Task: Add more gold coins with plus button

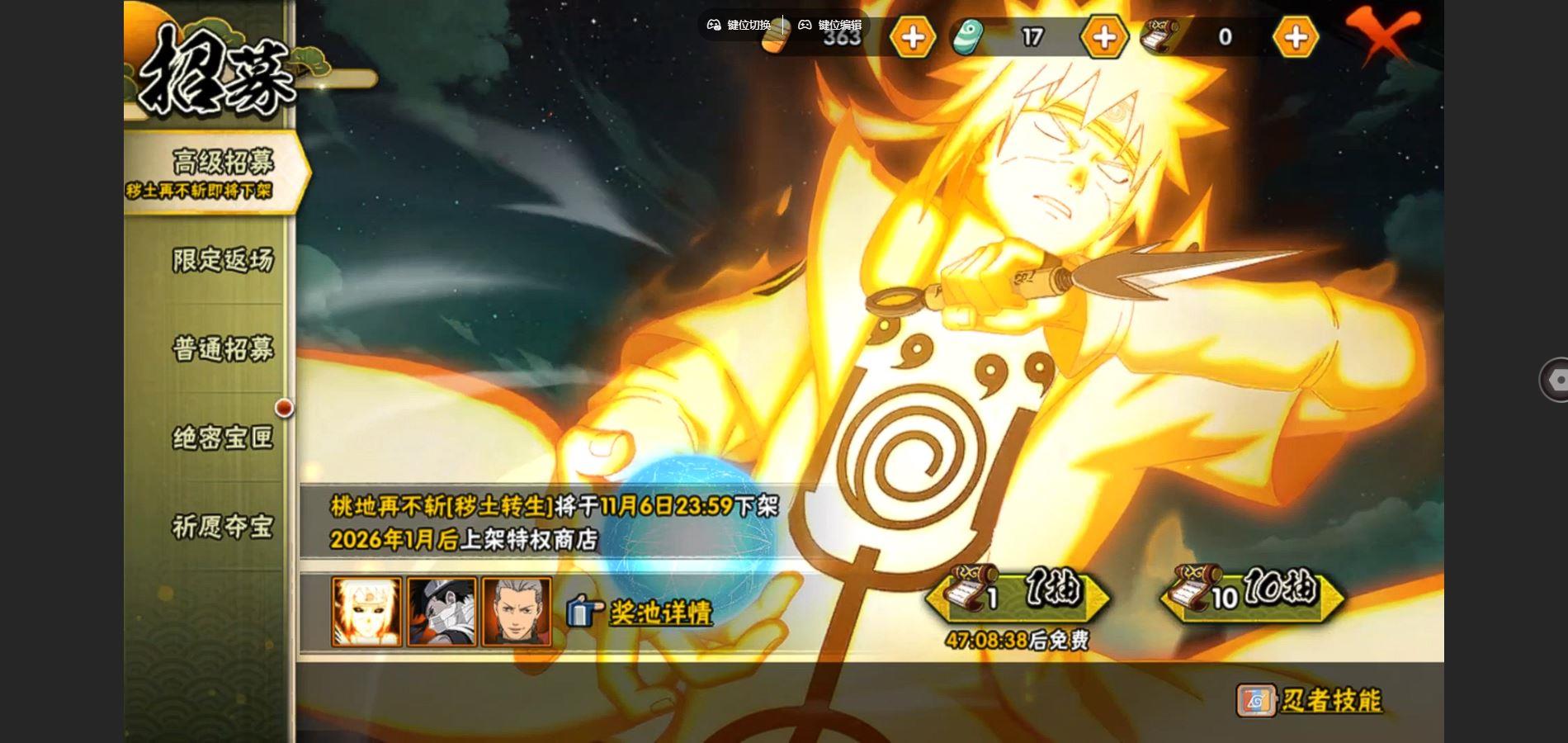Action: 912,37
